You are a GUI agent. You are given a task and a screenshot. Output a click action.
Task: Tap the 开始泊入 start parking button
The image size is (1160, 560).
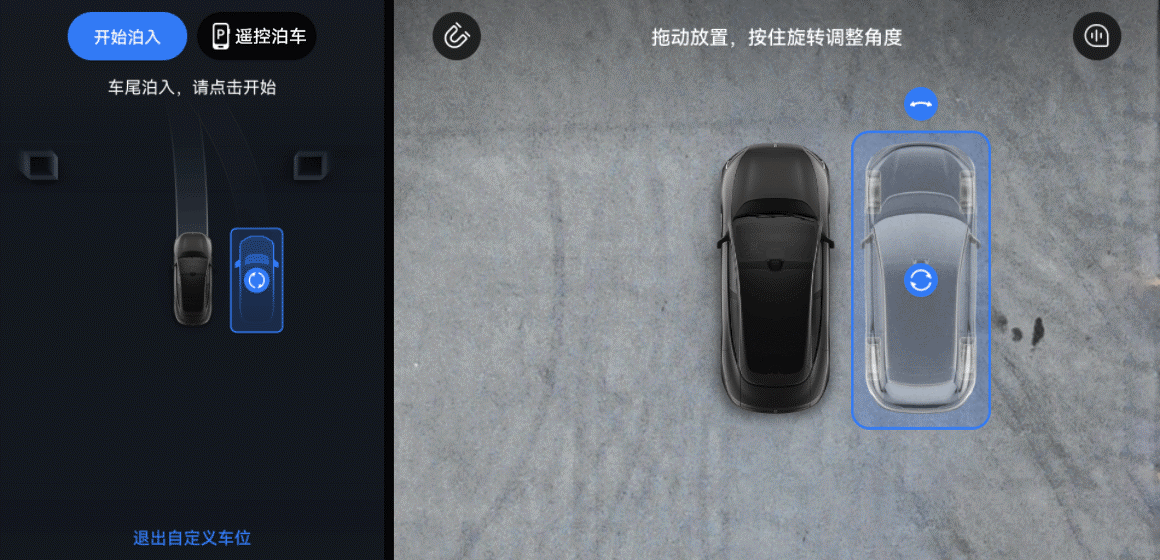click(x=127, y=37)
